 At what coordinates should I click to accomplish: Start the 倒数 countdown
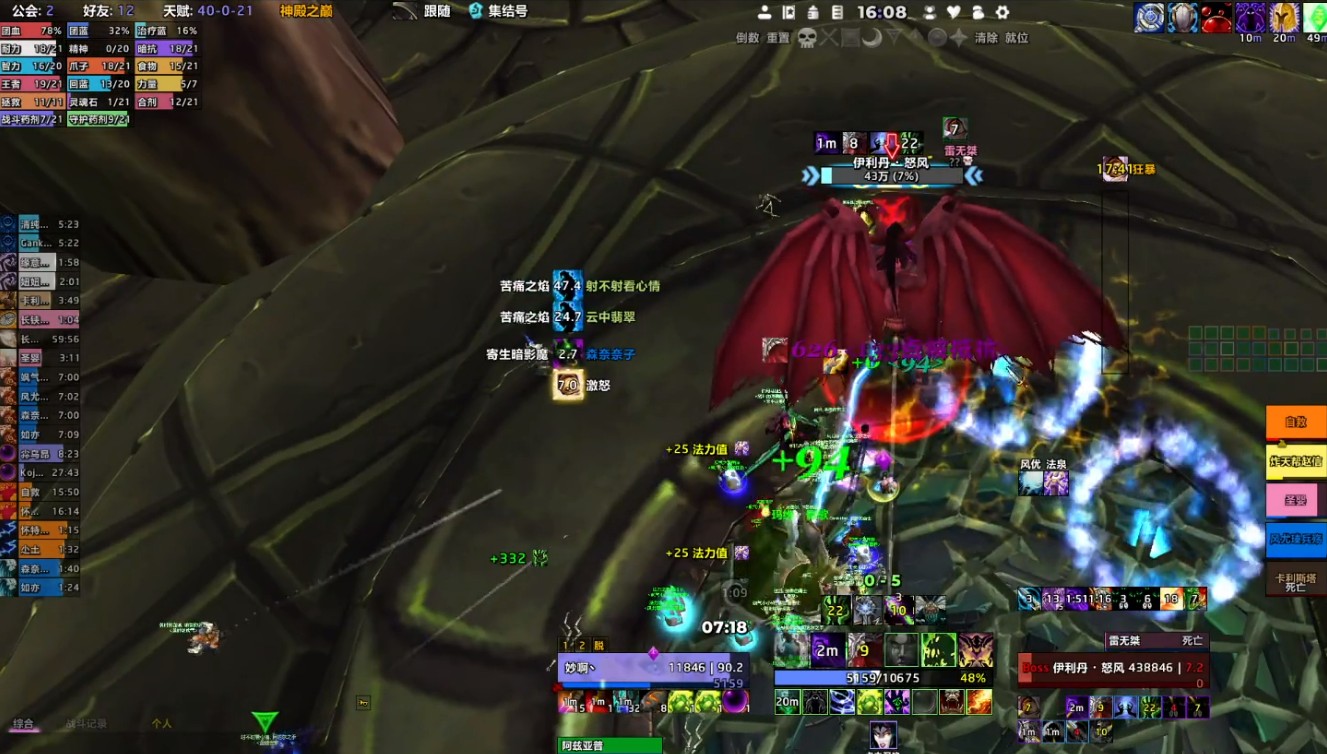tap(747, 38)
